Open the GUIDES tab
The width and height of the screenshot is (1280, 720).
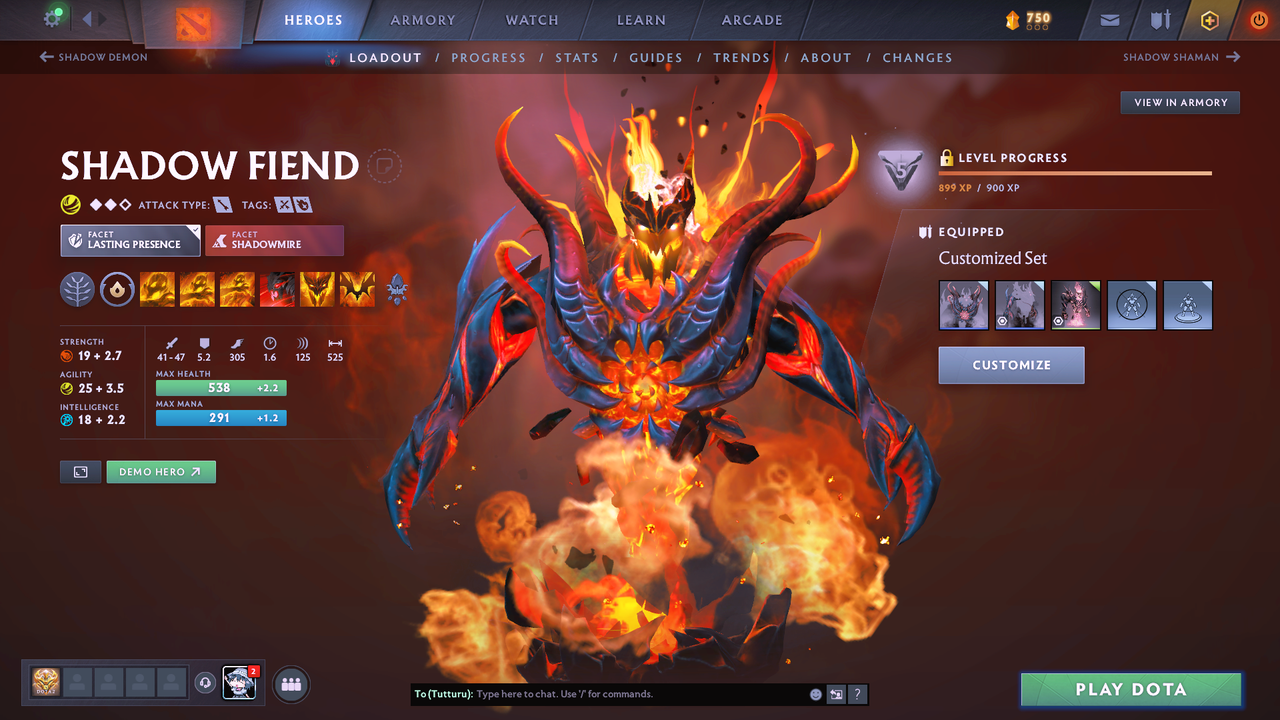[x=656, y=57]
